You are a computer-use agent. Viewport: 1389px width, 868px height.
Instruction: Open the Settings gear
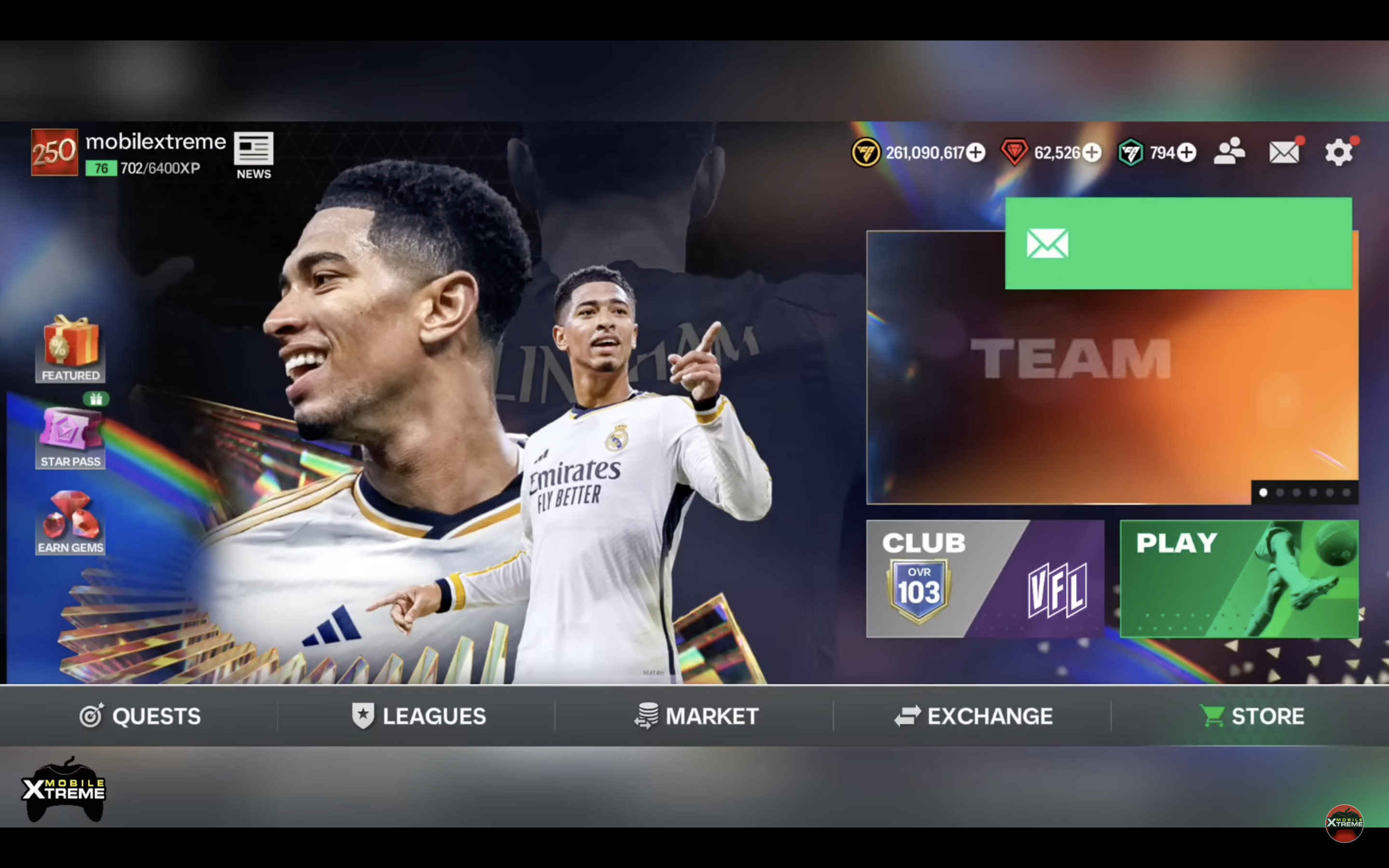(x=1338, y=151)
